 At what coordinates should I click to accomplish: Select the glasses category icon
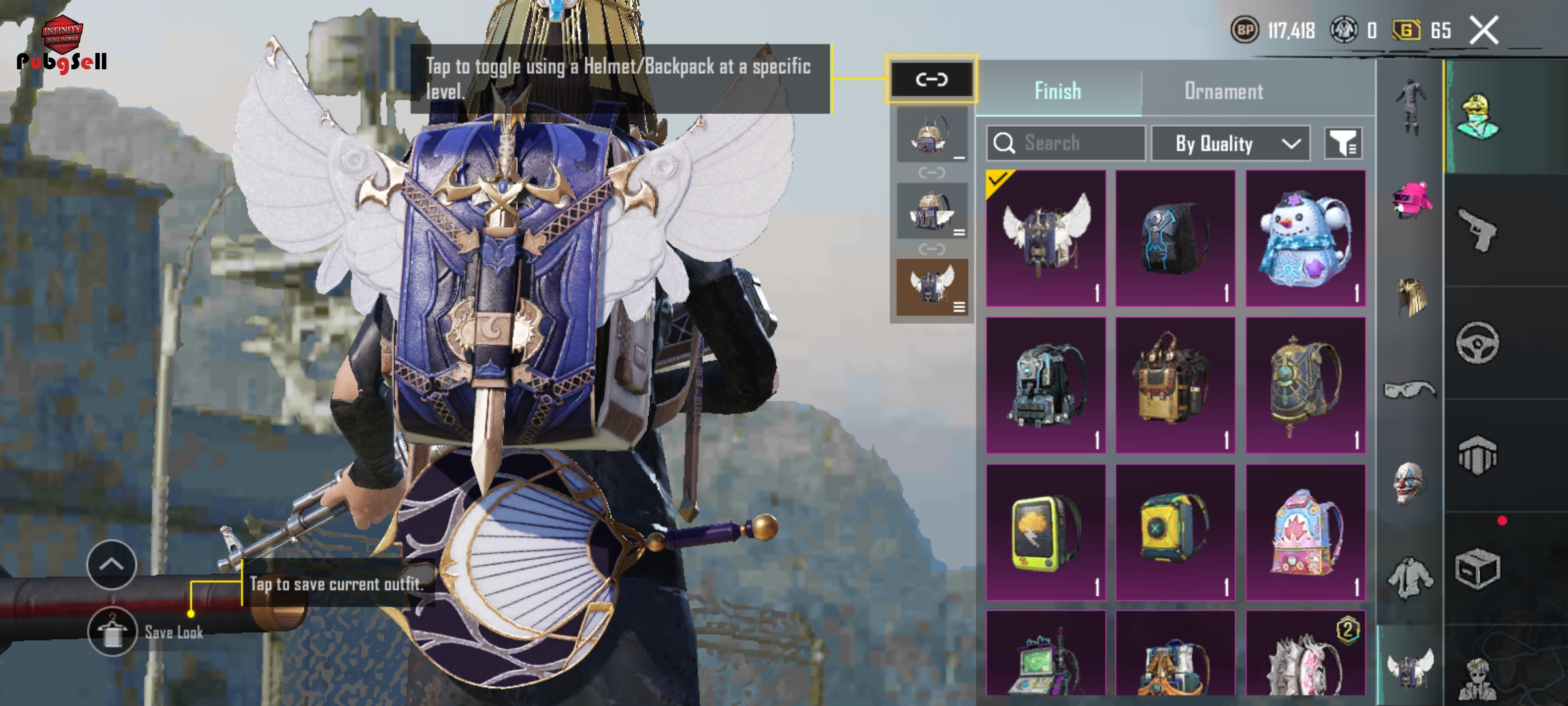[x=1410, y=390]
